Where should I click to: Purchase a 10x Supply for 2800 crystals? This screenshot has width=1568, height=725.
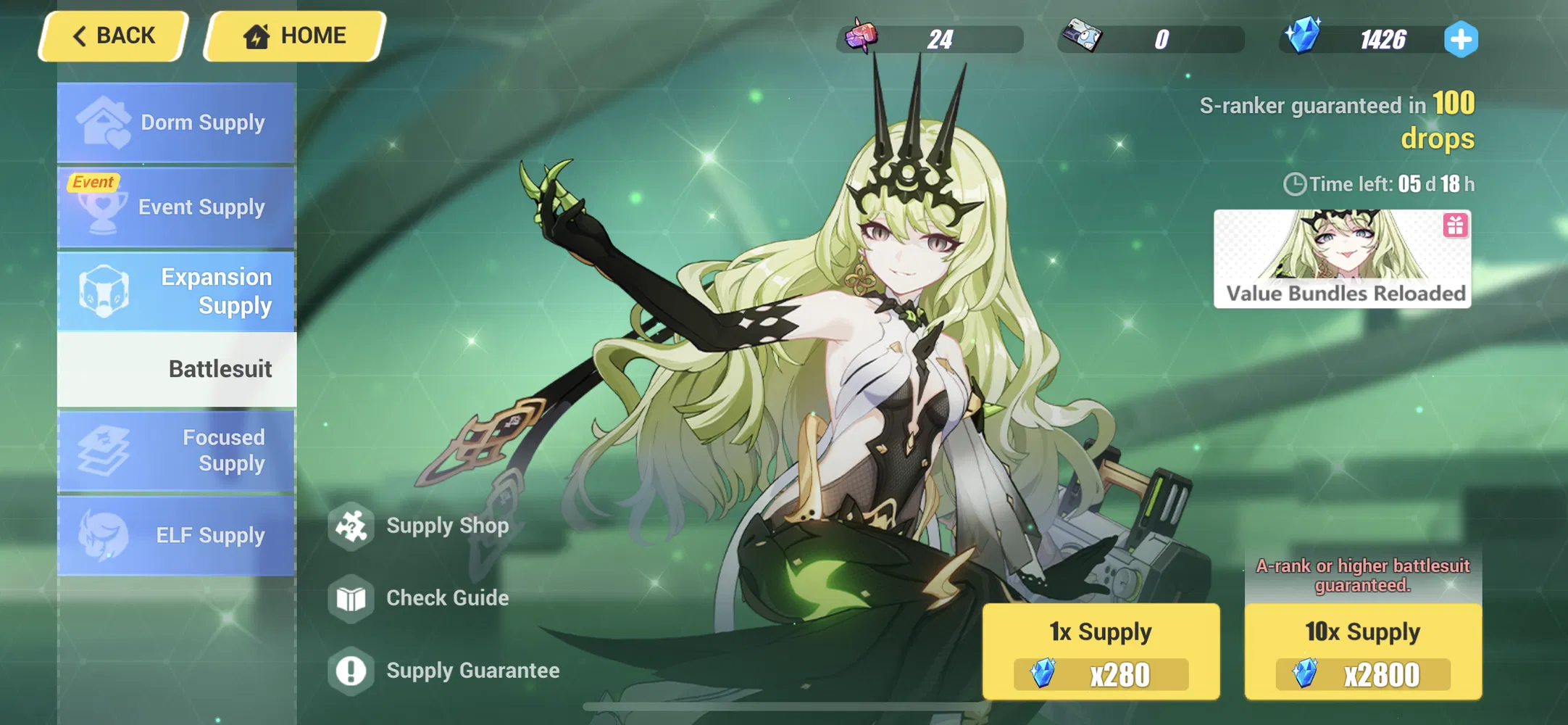click(x=1361, y=651)
